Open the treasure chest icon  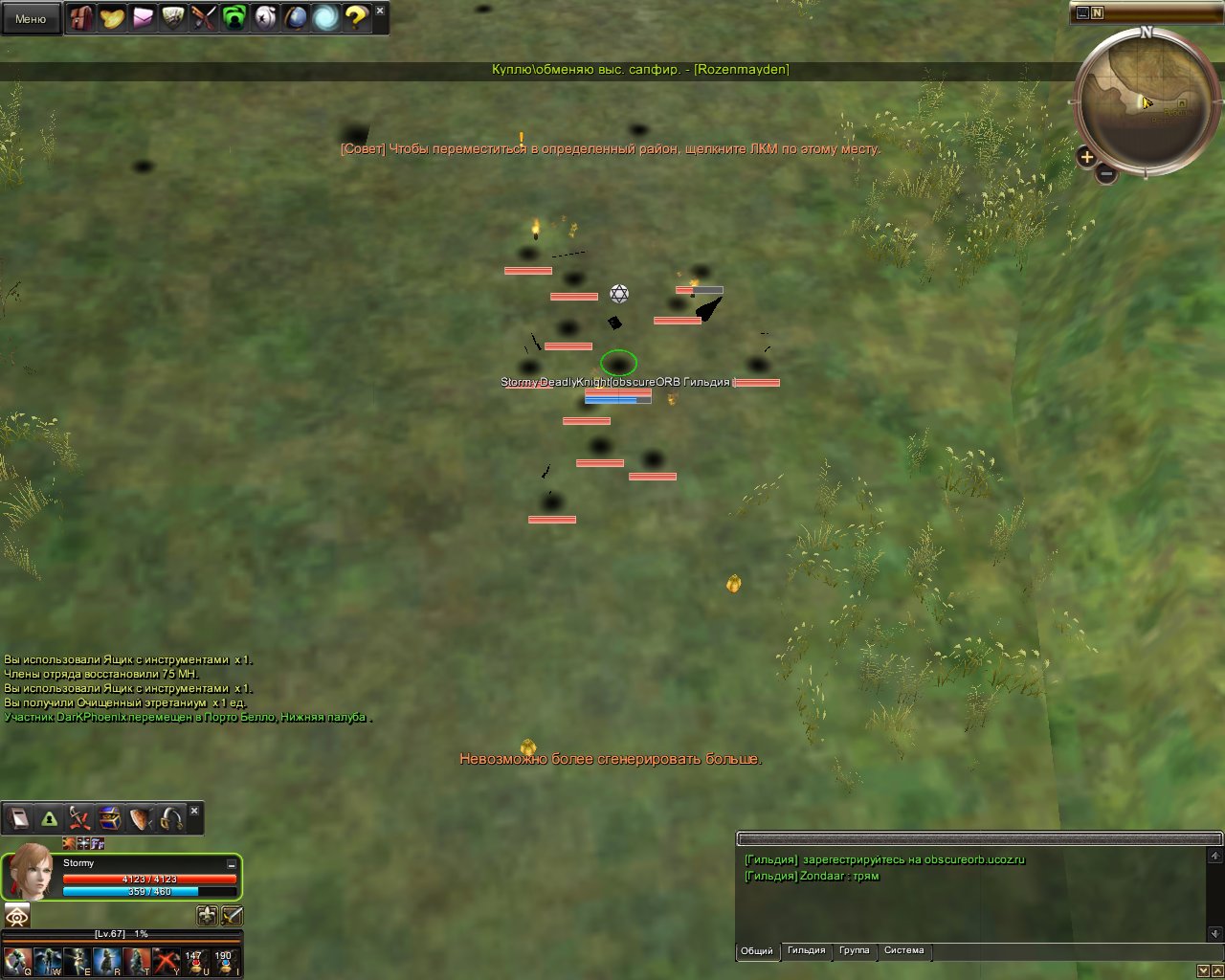111,819
